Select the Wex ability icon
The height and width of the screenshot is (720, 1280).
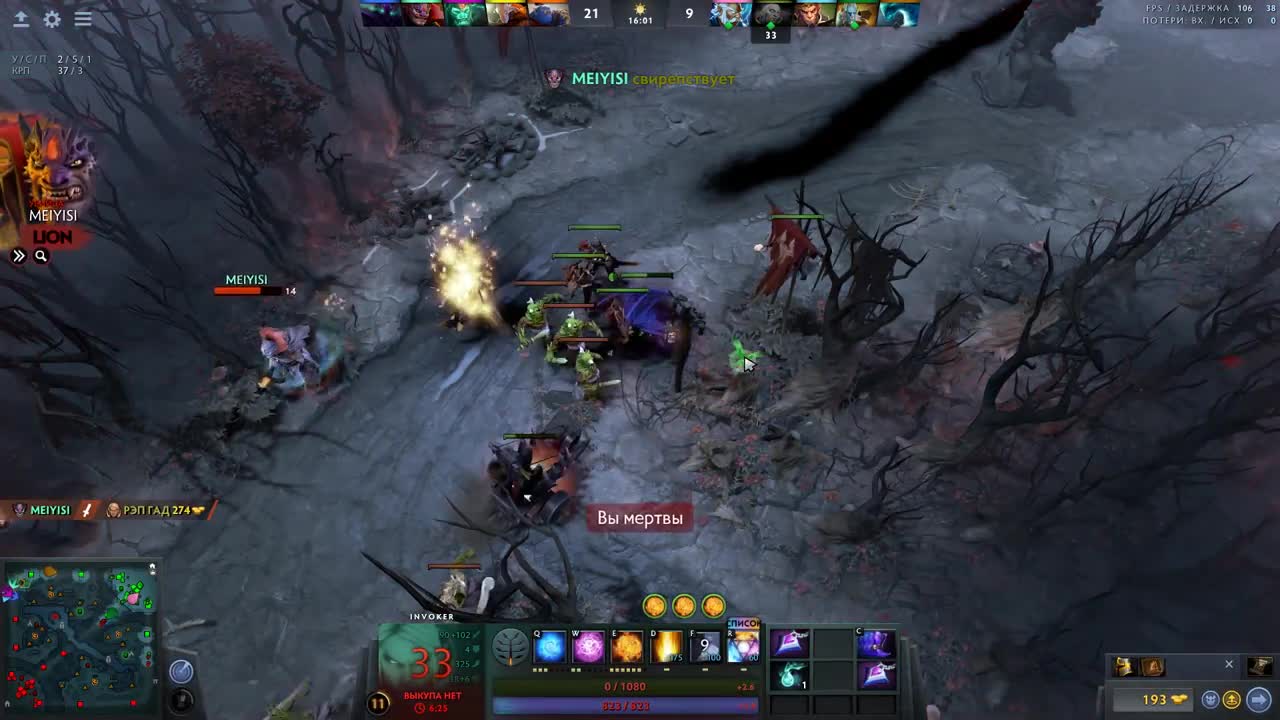coord(588,648)
